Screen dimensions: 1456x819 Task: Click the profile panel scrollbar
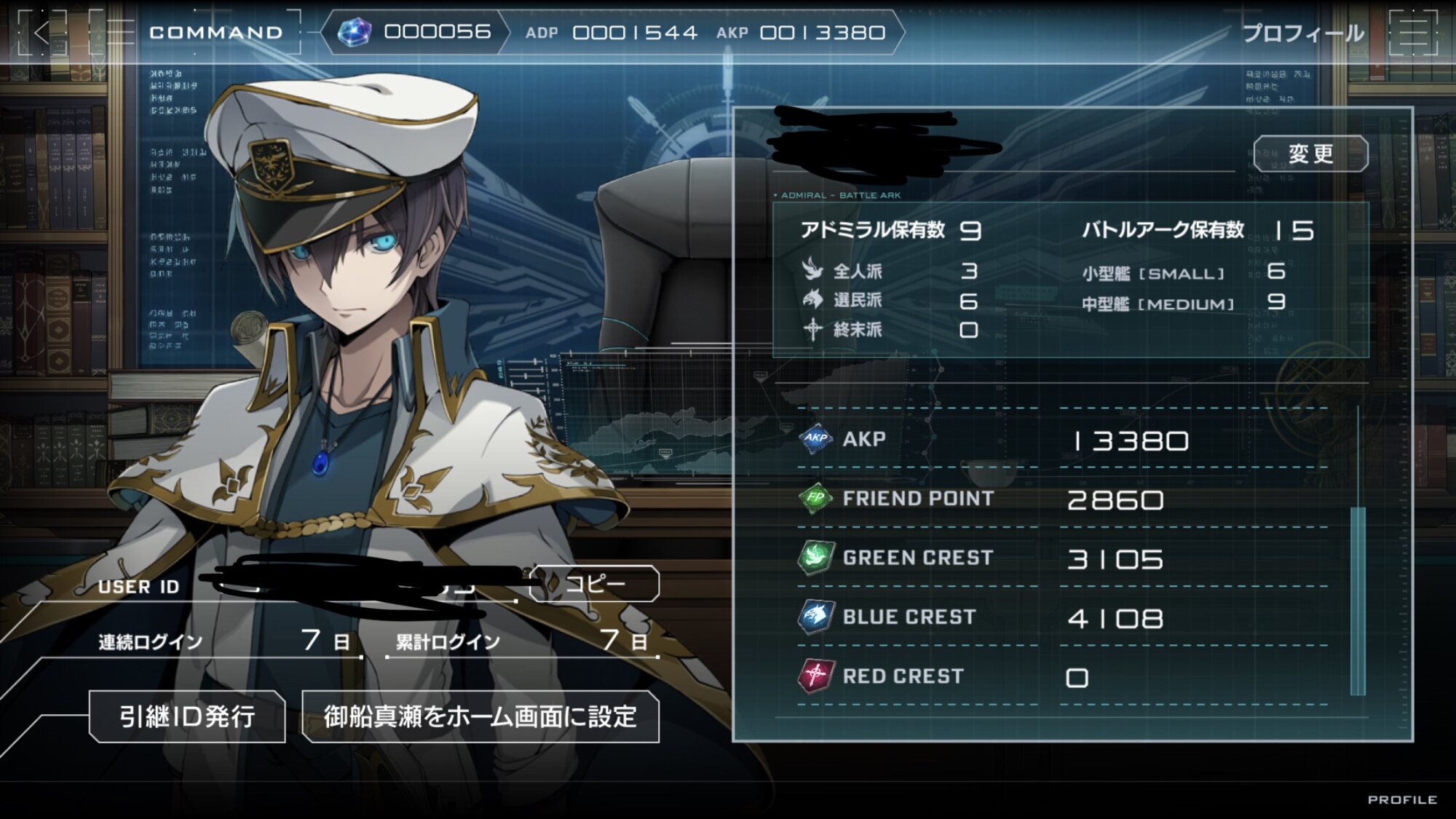click(x=1358, y=601)
